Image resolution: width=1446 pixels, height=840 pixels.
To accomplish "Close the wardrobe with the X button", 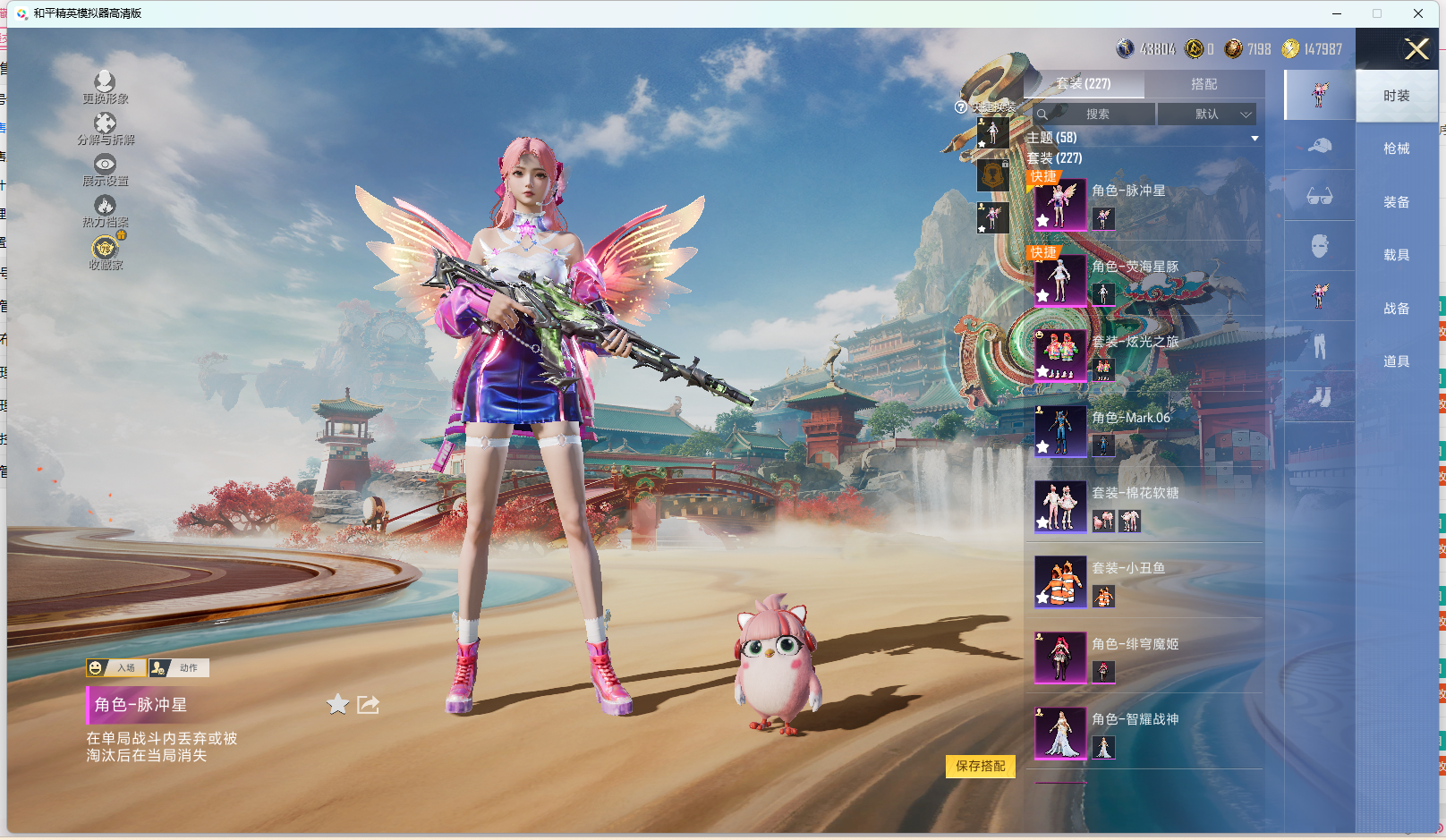I will coord(1416,49).
